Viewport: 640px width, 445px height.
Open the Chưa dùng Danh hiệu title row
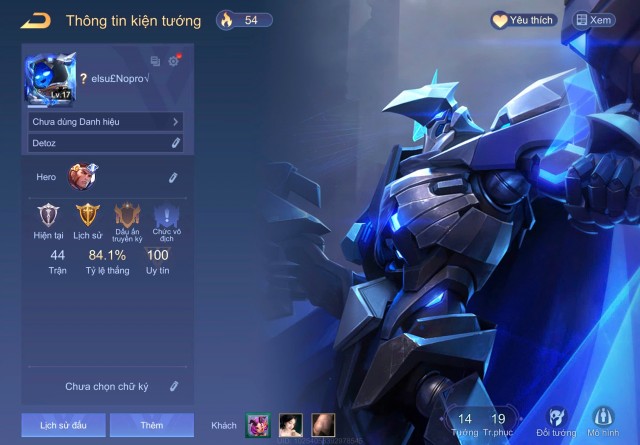(105, 122)
